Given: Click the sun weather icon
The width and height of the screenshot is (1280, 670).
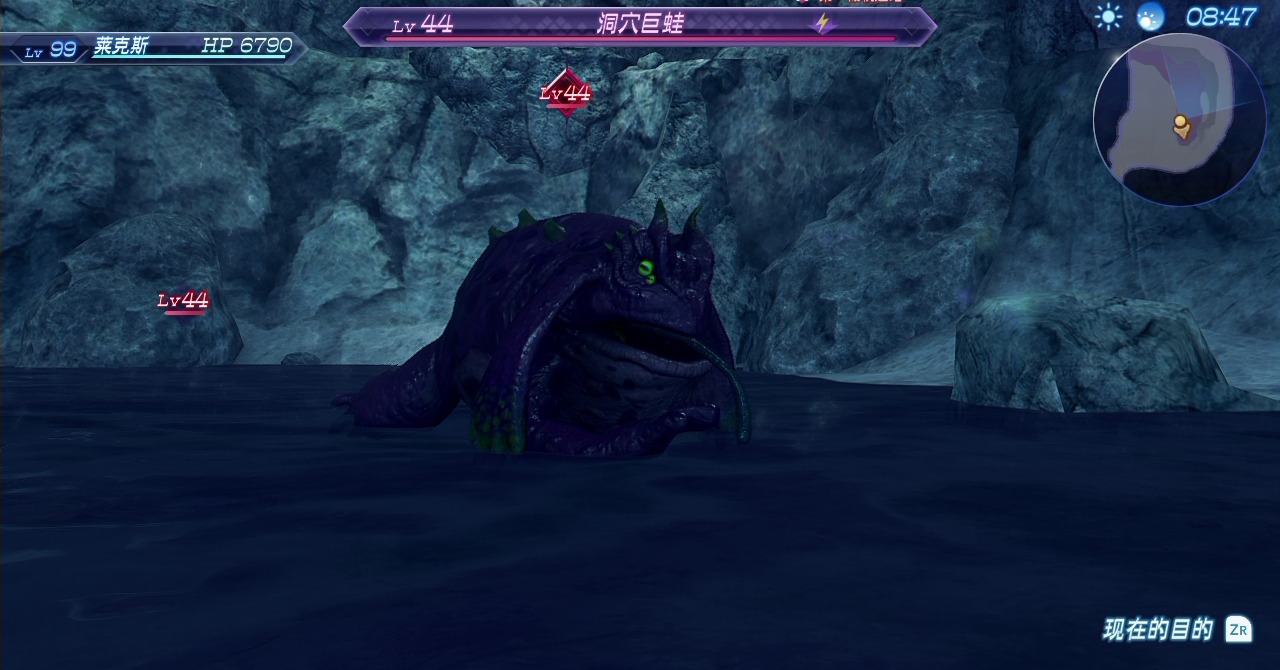Looking at the screenshot, I should (1108, 17).
